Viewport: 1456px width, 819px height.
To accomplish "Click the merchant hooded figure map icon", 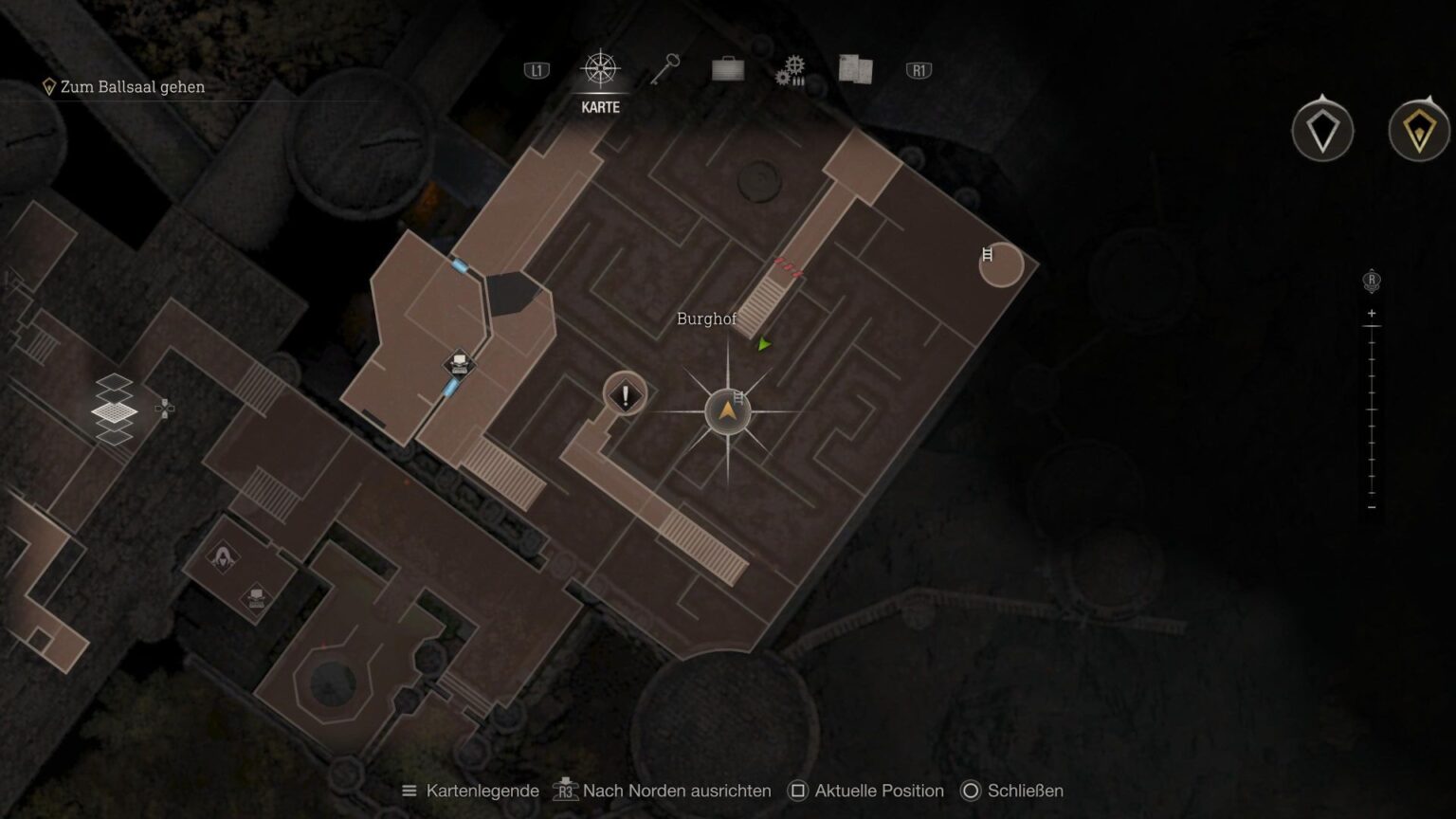I will [223, 556].
